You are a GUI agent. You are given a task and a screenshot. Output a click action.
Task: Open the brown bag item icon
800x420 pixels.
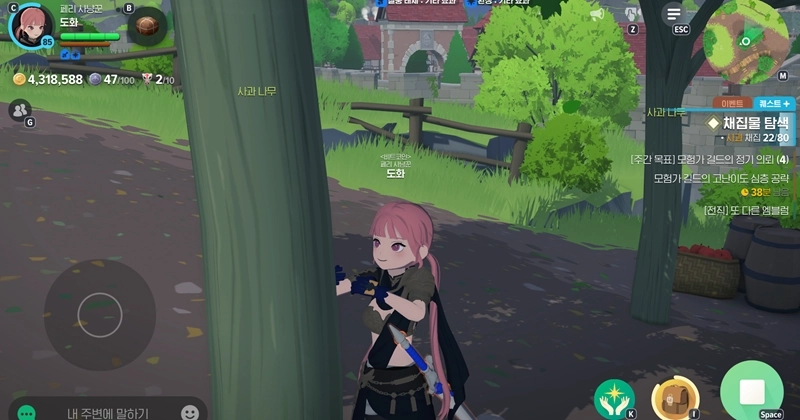point(147,25)
